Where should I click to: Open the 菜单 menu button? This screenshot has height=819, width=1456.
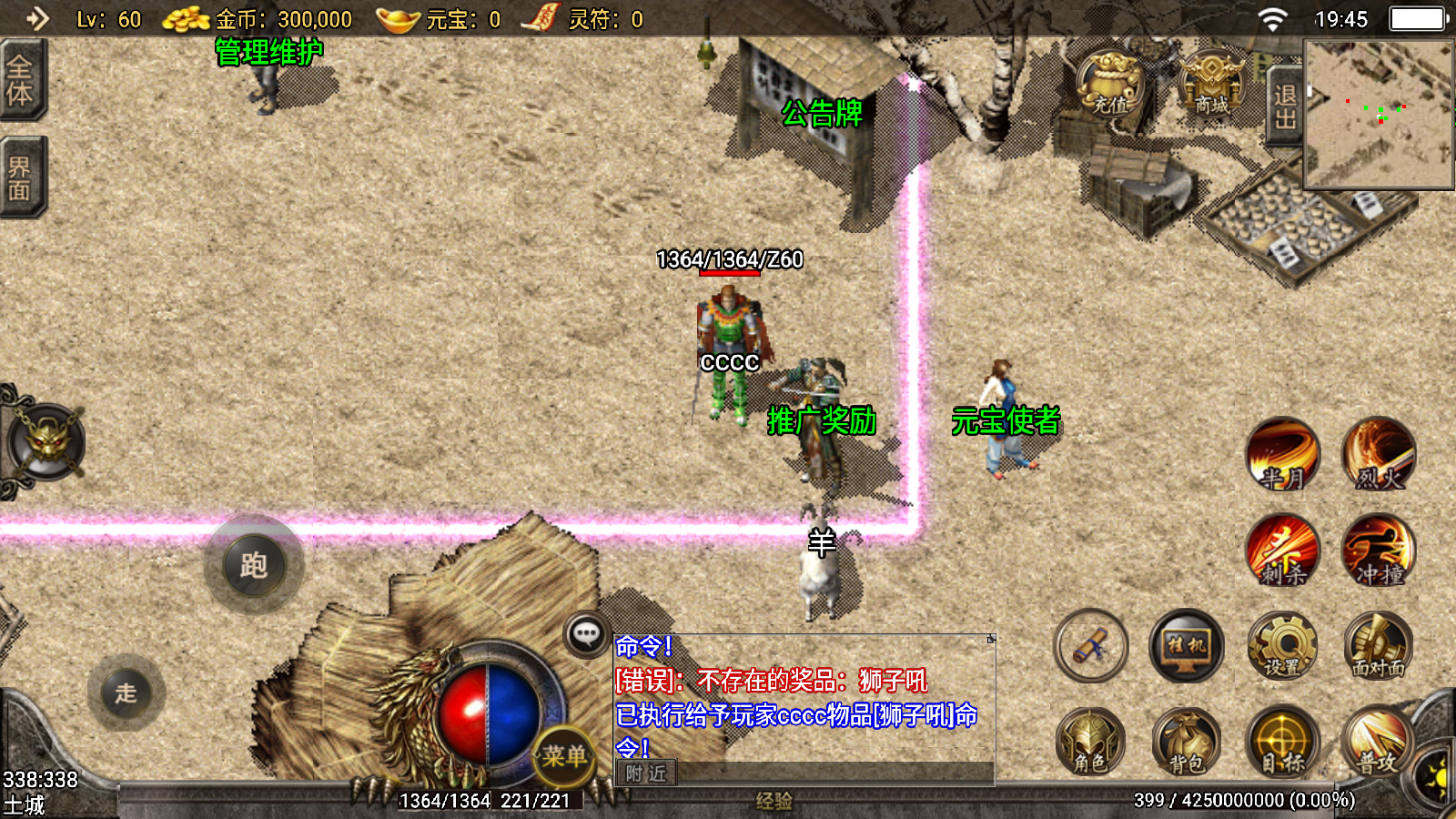pos(564,755)
